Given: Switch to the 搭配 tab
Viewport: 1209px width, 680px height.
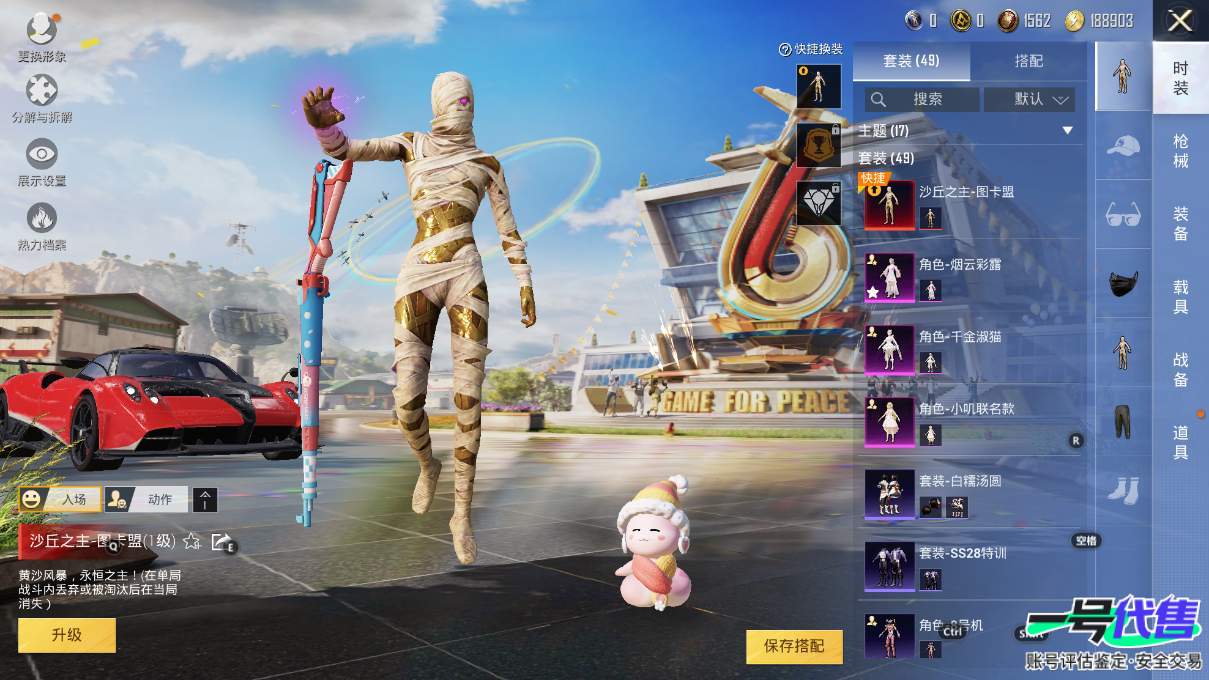Looking at the screenshot, I should coord(1028,61).
